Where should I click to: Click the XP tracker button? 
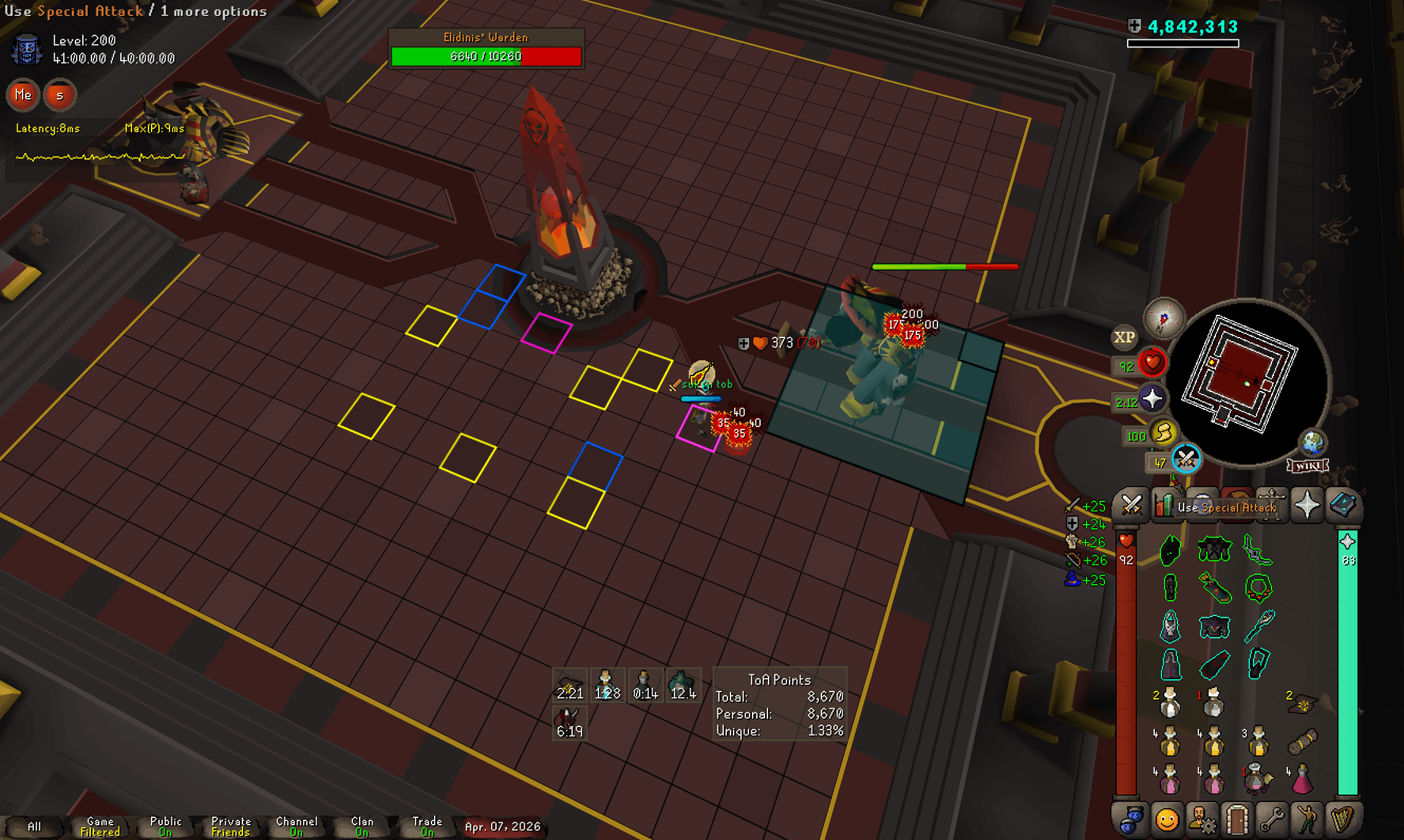(1125, 338)
